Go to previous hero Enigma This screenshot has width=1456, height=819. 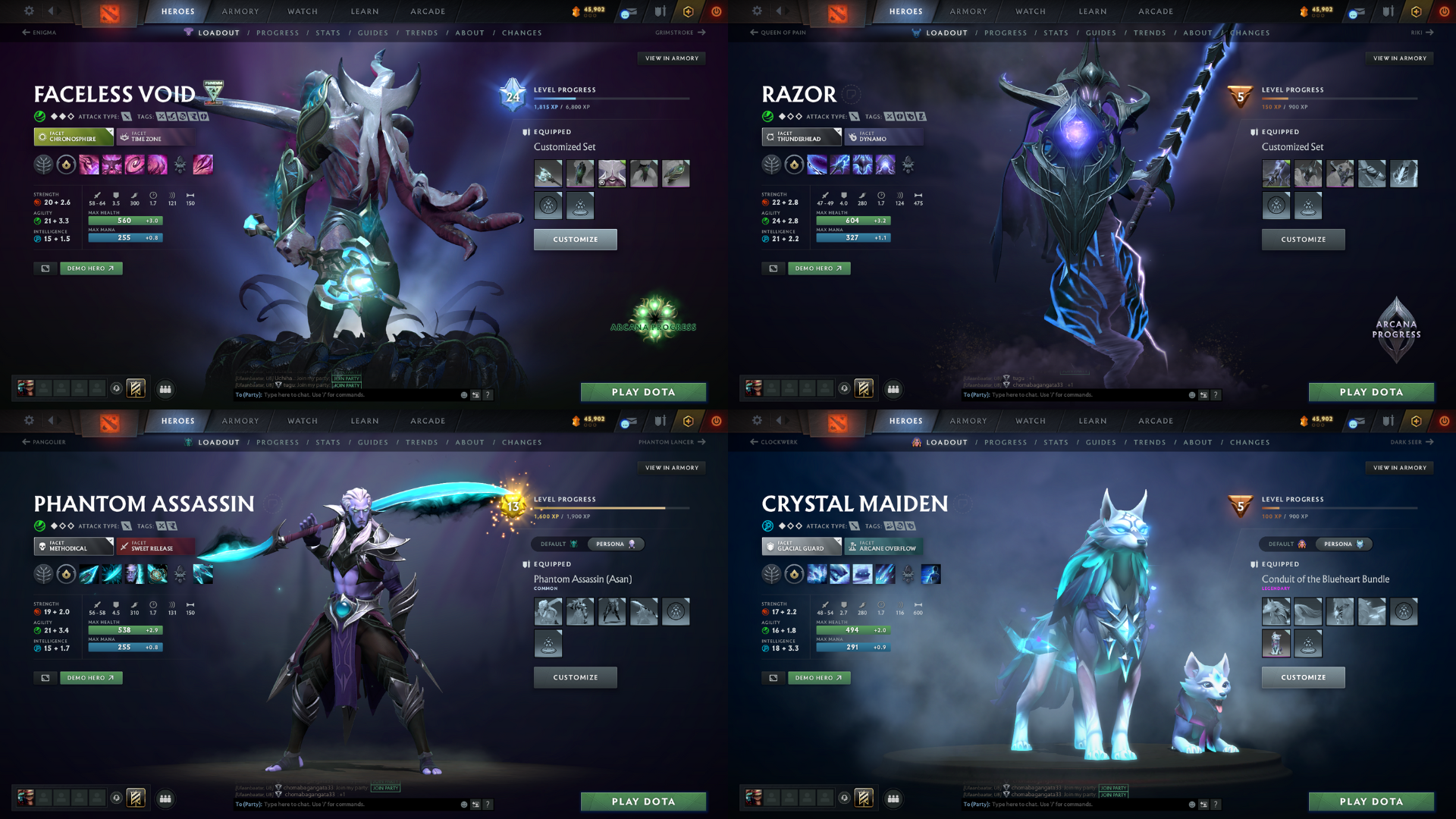[39, 33]
